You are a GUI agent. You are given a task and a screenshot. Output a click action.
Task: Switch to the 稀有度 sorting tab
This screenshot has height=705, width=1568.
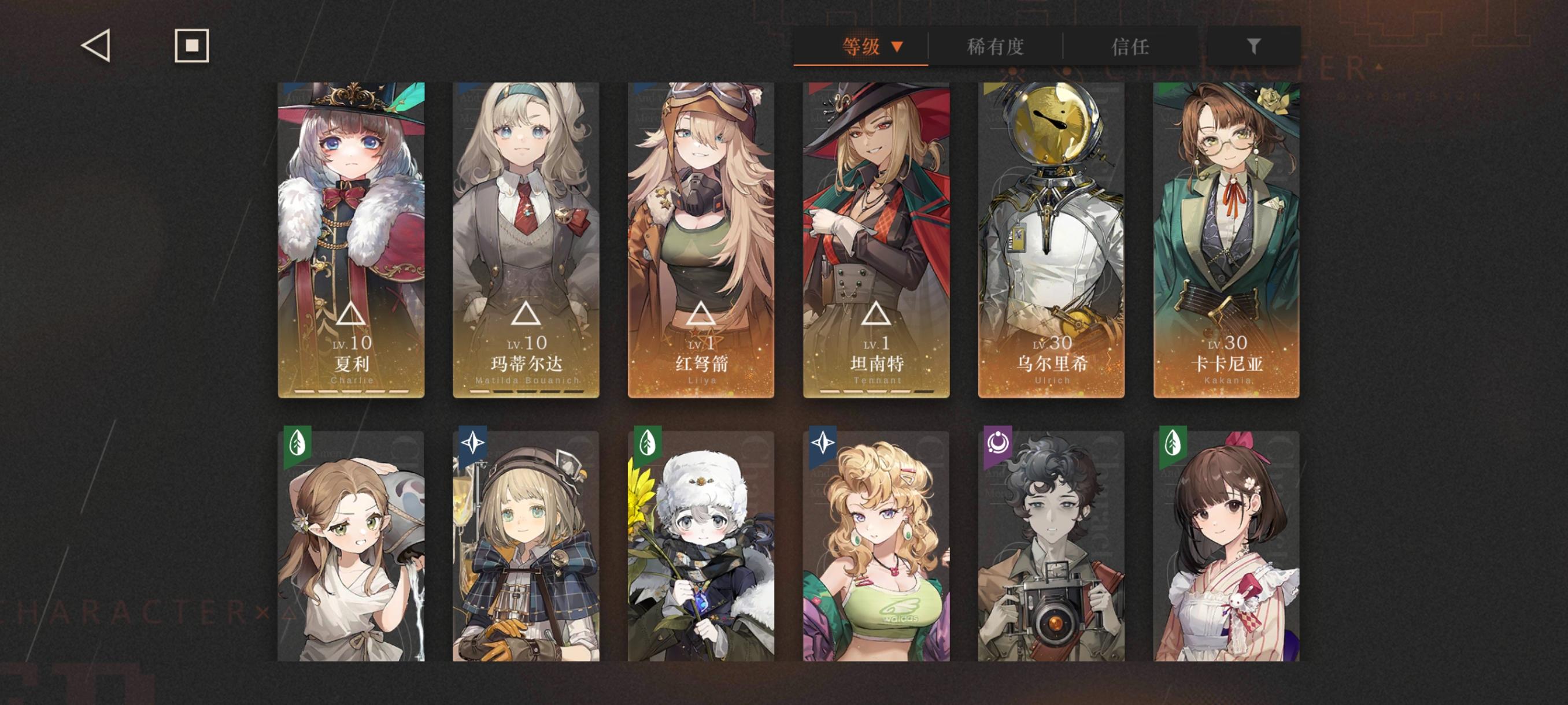tap(996, 47)
